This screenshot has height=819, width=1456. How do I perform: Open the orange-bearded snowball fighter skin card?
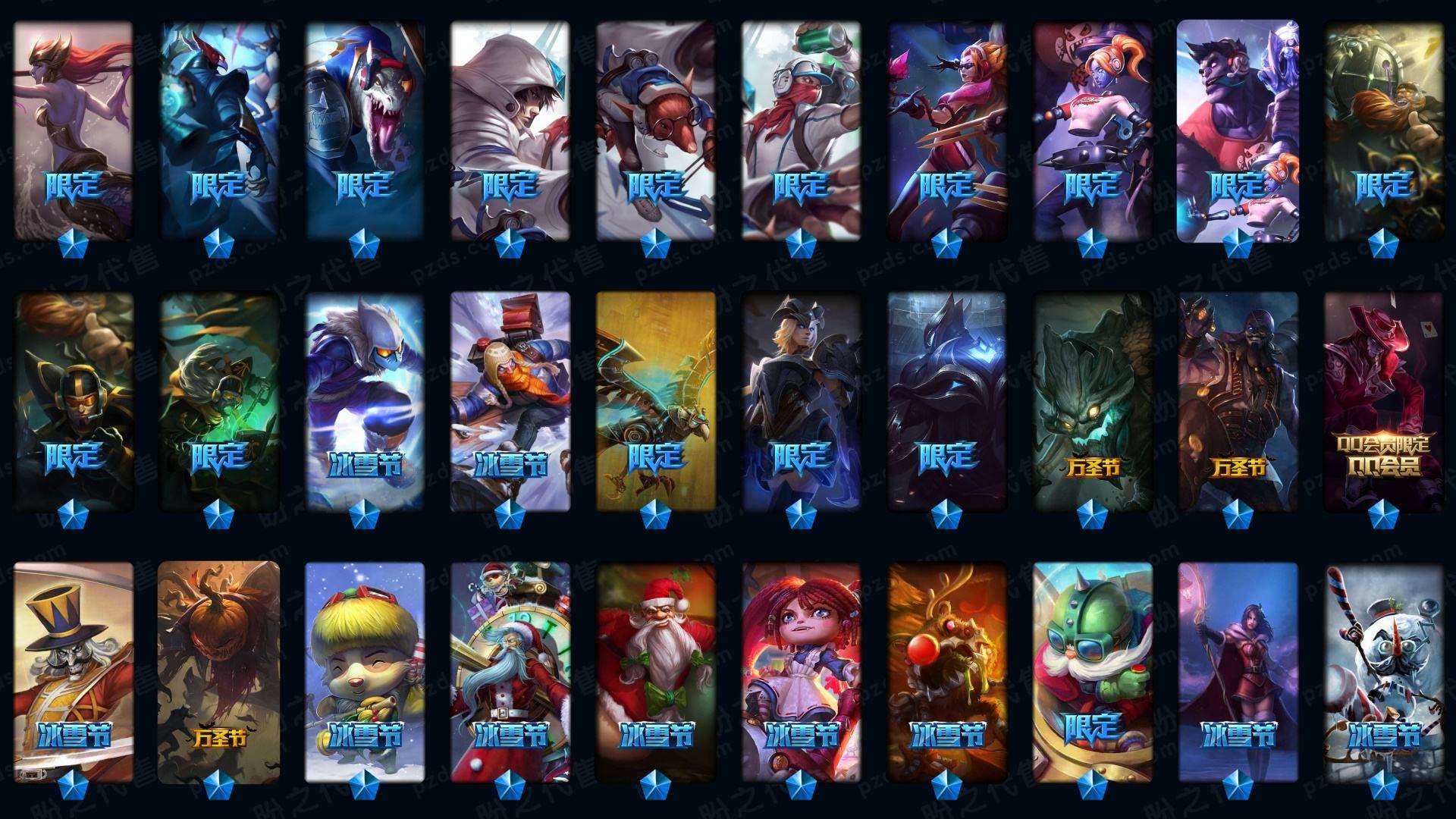[x=510, y=400]
